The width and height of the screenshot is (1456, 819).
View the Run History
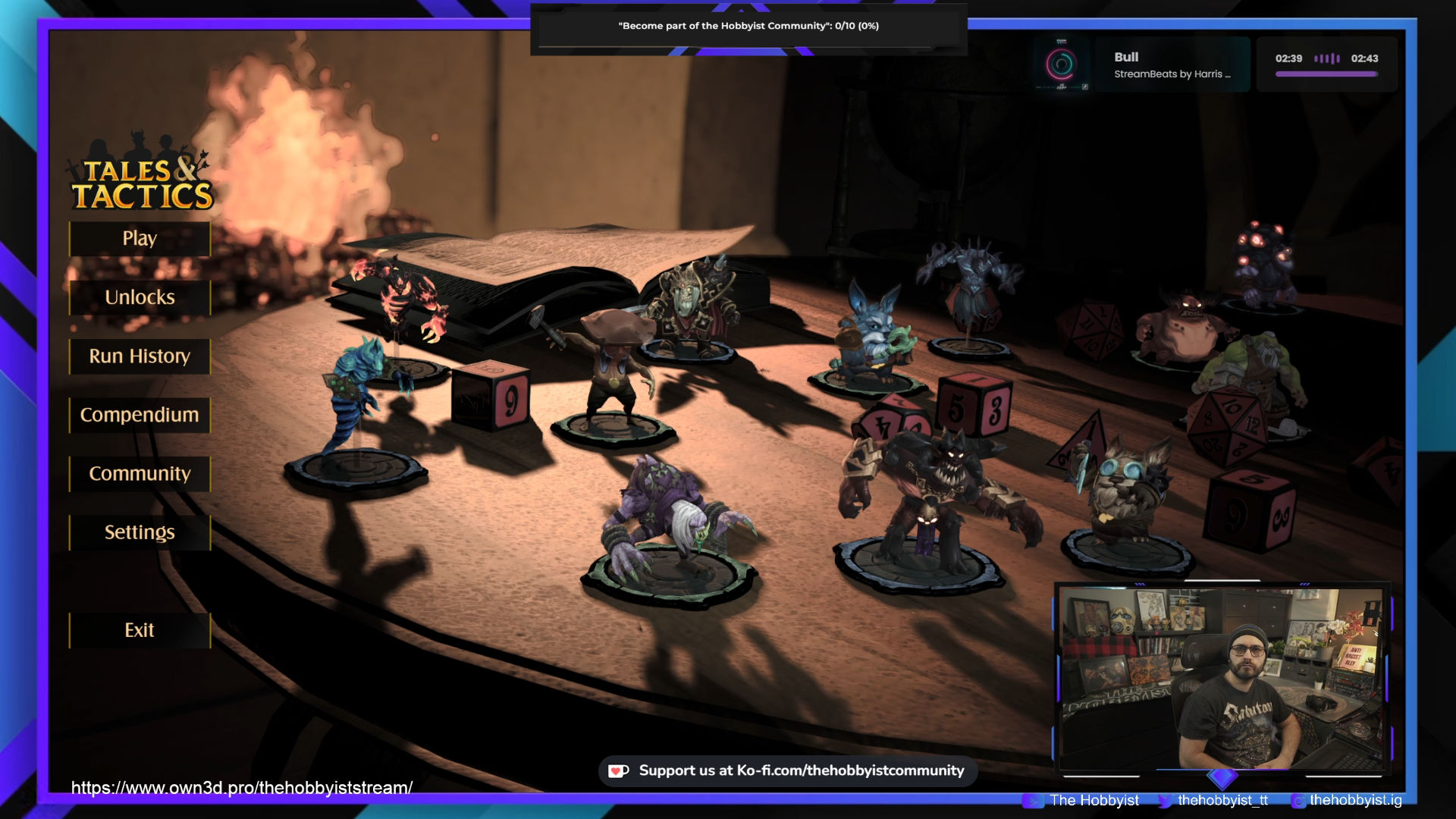[x=140, y=356]
